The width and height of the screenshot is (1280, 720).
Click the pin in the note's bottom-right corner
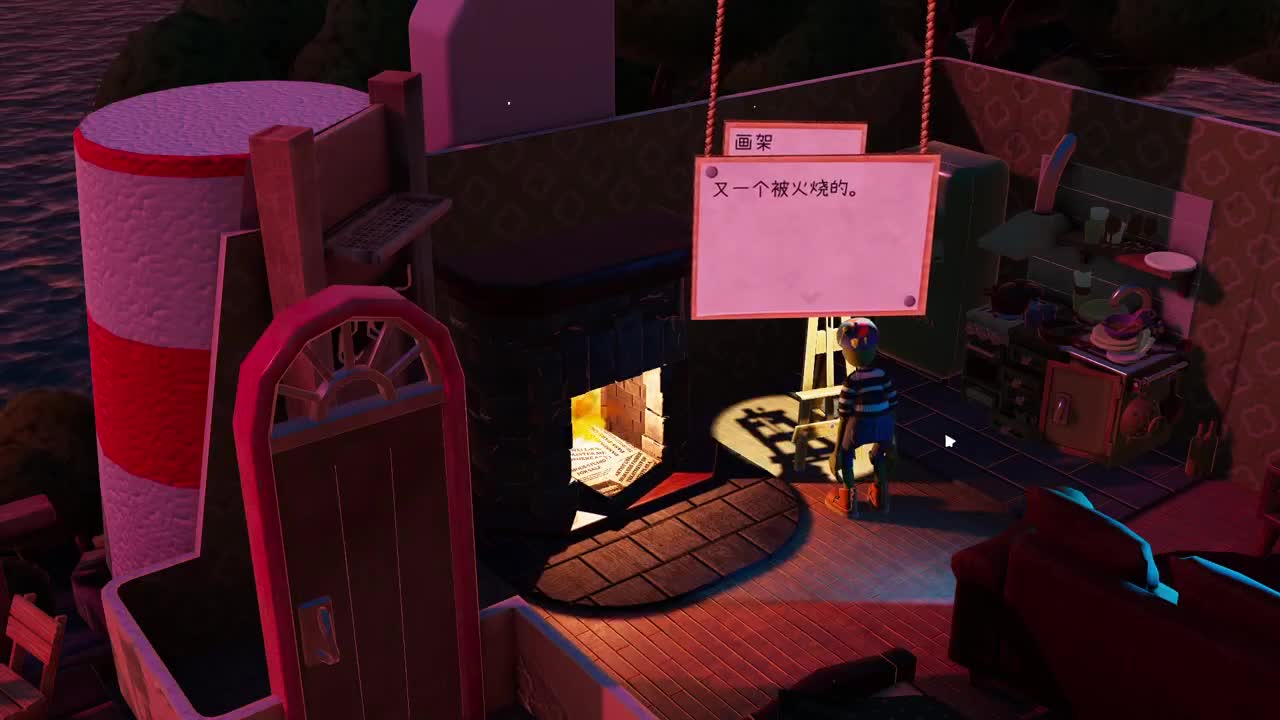click(x=909, y=300)
